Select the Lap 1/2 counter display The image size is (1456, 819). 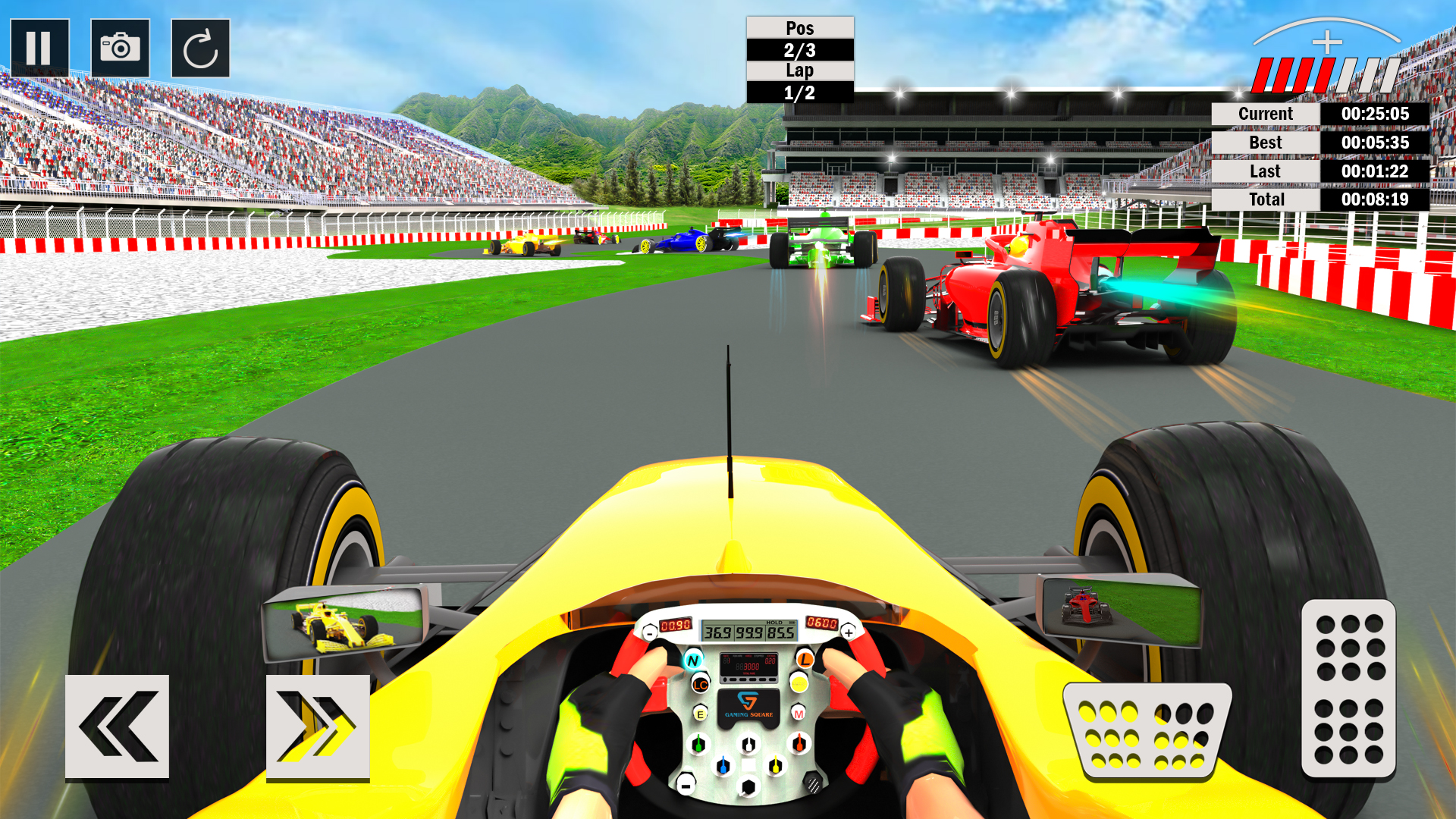[799, 81]
